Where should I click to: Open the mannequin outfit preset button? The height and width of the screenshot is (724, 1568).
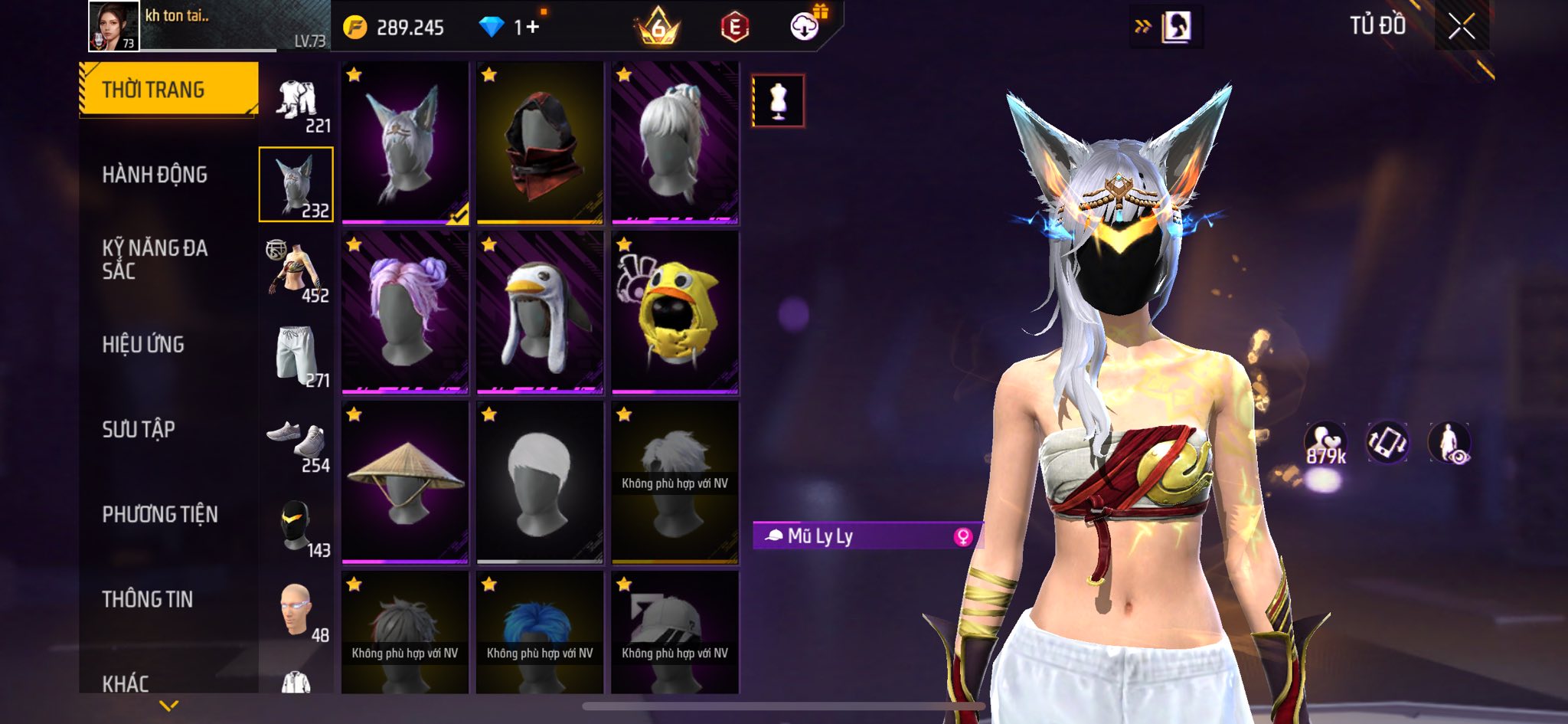[x=778, y=100]
